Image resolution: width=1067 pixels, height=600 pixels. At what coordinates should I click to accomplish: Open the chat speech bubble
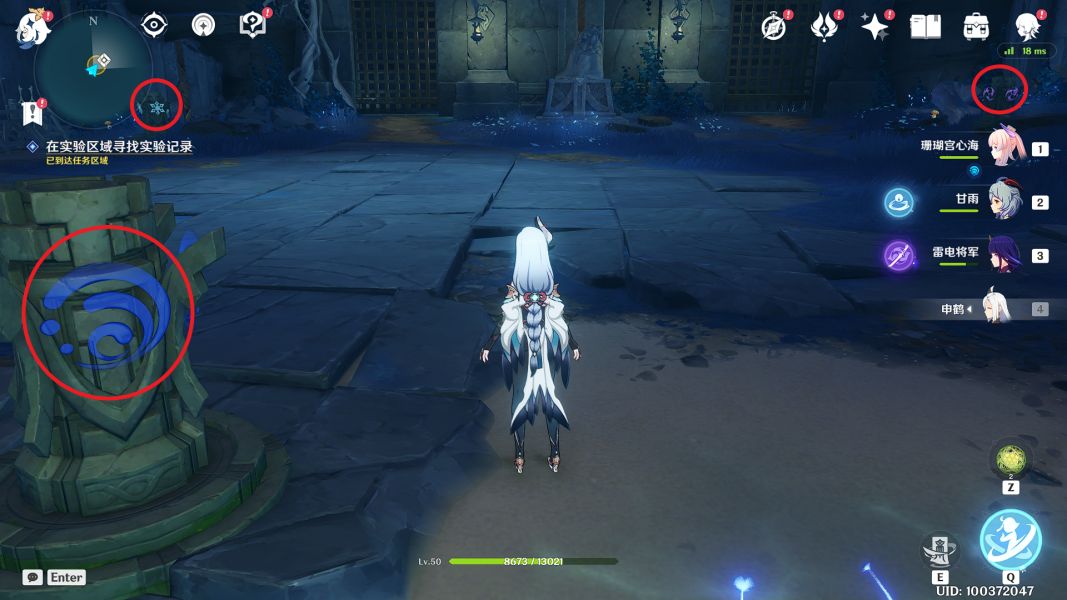tap(33, 577)
